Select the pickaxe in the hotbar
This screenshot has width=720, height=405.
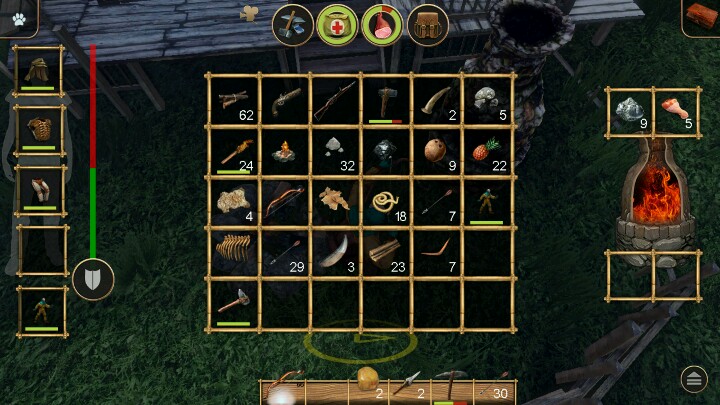coord(453,385)
